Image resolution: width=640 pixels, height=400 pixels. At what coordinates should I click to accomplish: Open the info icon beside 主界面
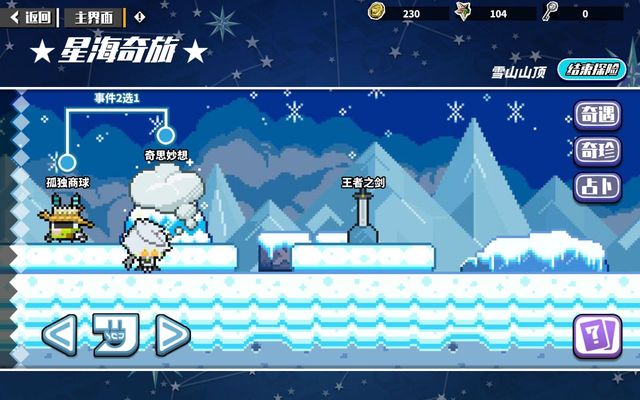139,17
